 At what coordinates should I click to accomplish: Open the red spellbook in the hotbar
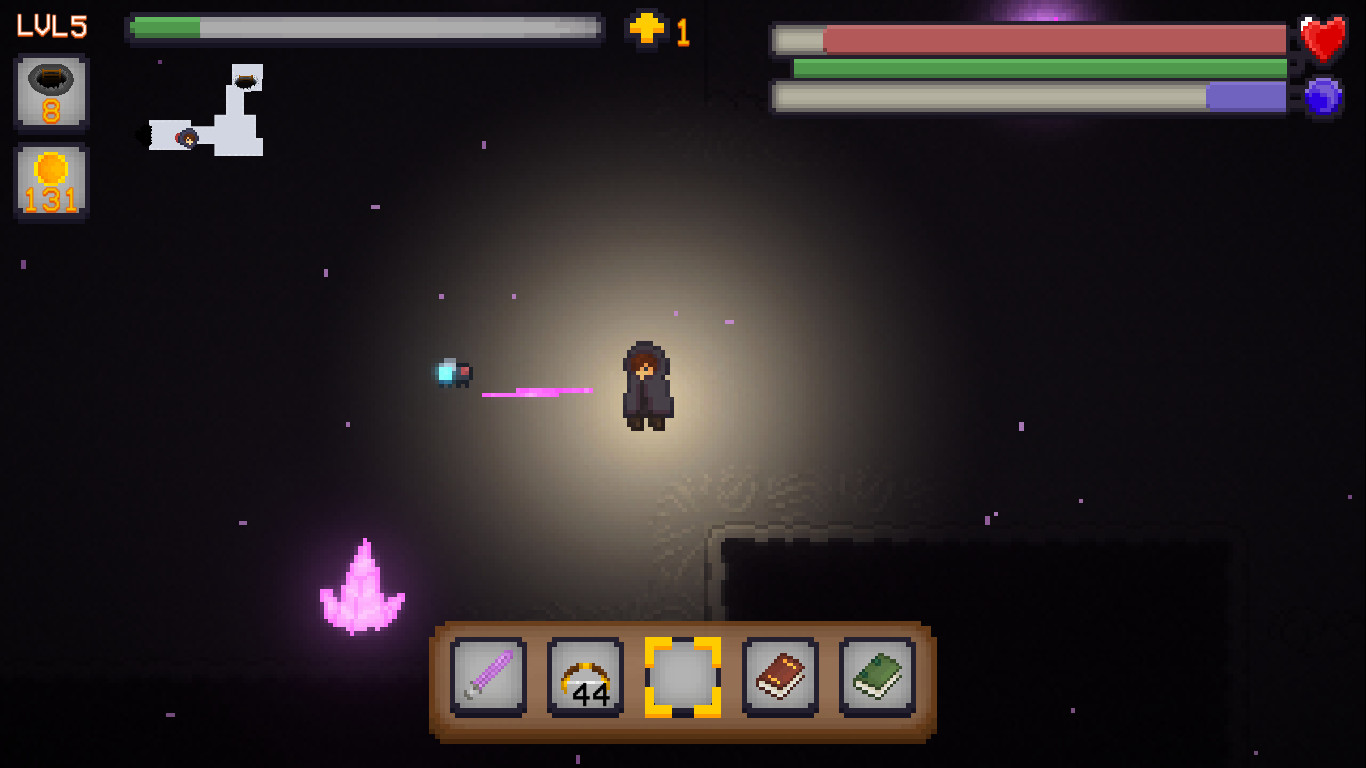click(x=779, y=676)
